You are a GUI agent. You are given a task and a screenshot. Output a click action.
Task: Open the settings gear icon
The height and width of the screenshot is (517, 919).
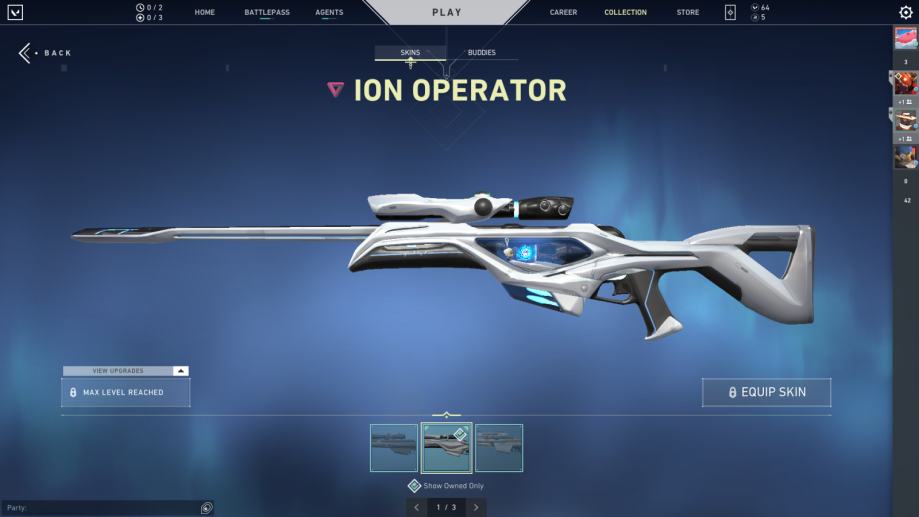906,13
